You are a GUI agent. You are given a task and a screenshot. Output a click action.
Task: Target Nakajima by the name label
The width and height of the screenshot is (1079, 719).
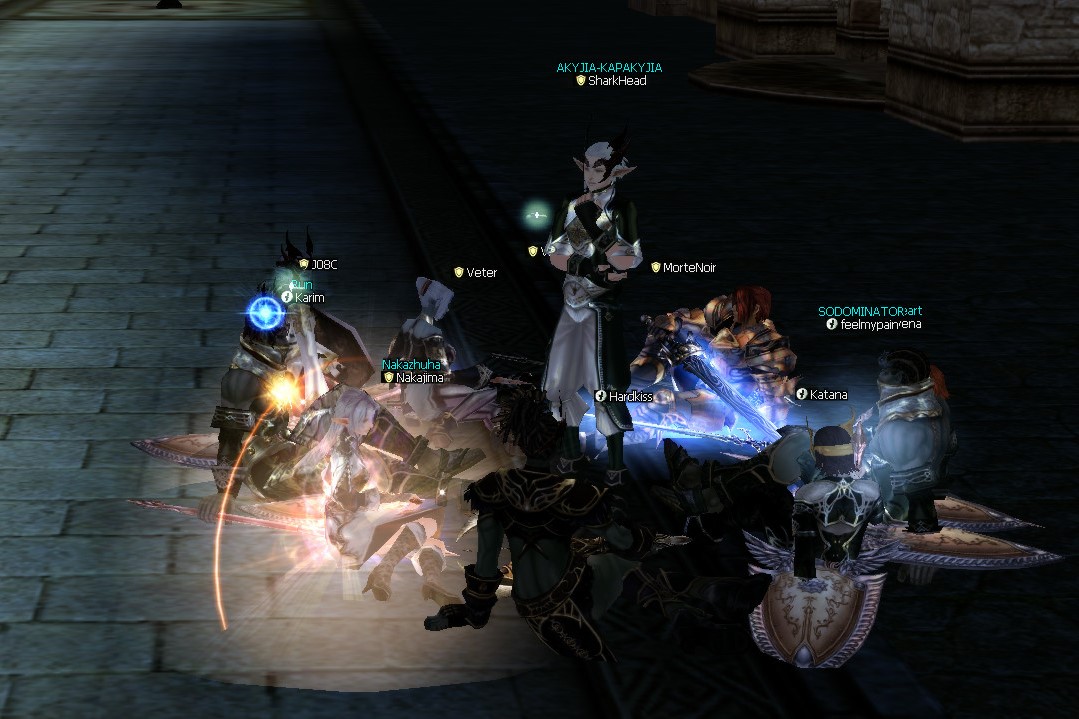419,378
